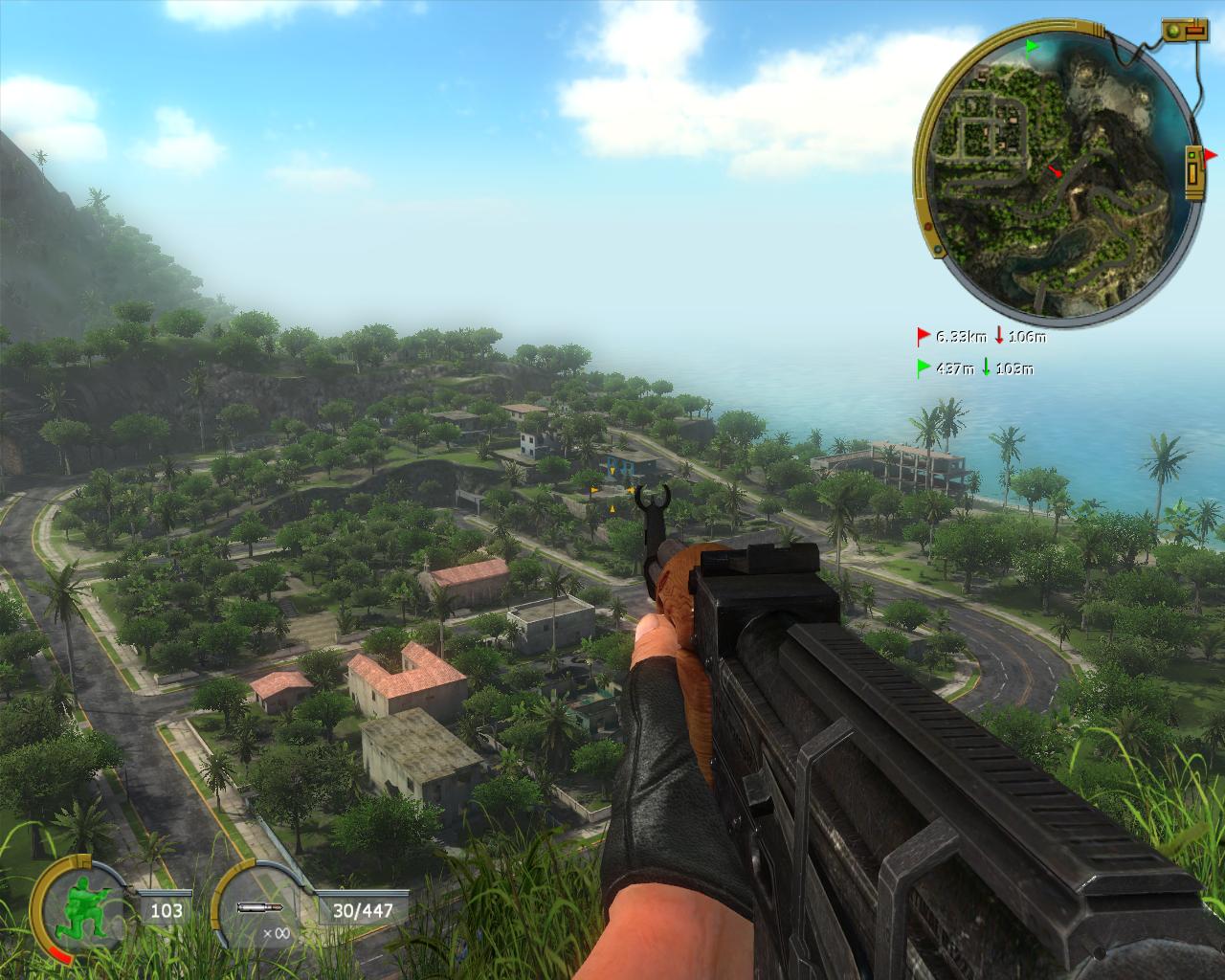Choose the green flag 437m objective entry
The height and width of the screenshot is (980, 1225).
point(974,367)
